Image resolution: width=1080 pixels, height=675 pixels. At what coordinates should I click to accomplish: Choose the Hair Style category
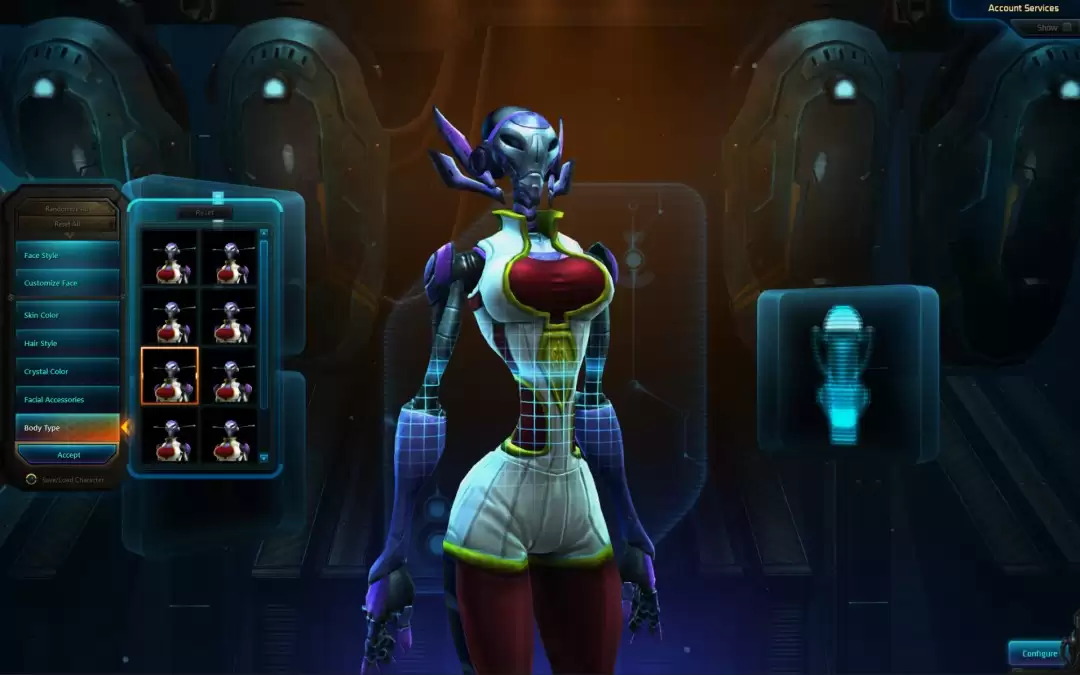point(68,343)
